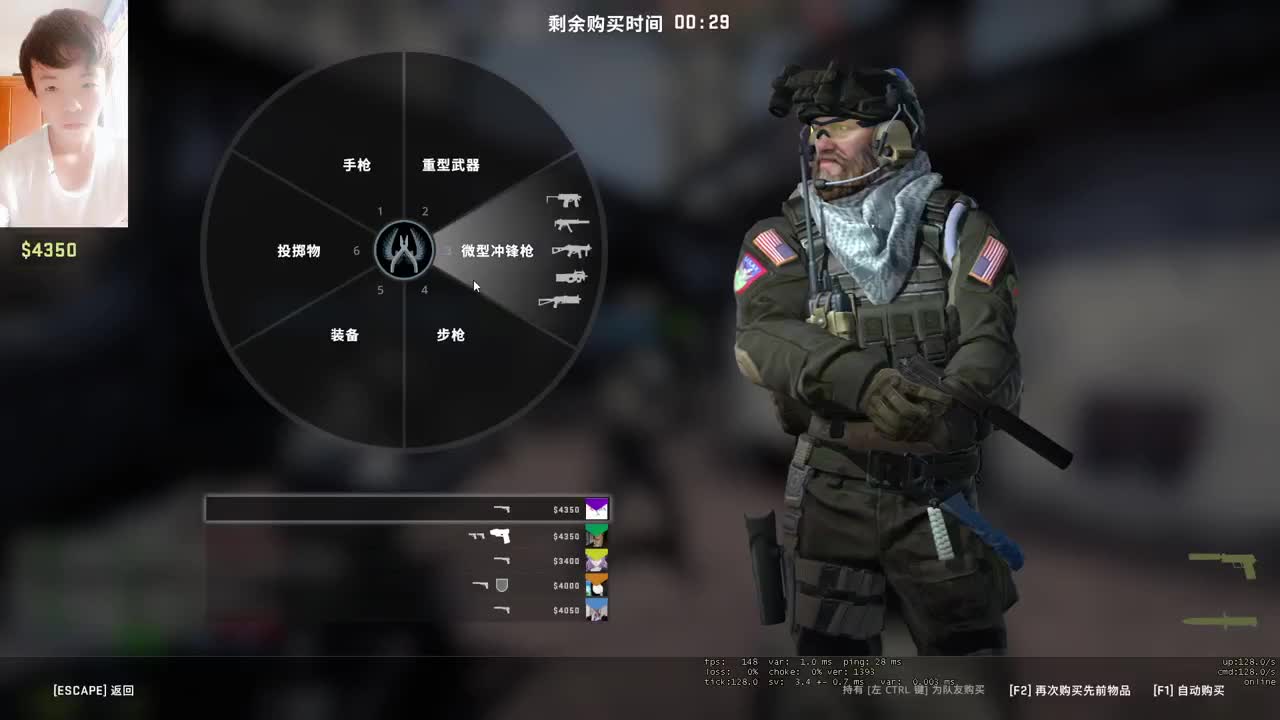Choose the UMP-45 weapon icon
The image size is (1280, 720).
tap(570, 250)
